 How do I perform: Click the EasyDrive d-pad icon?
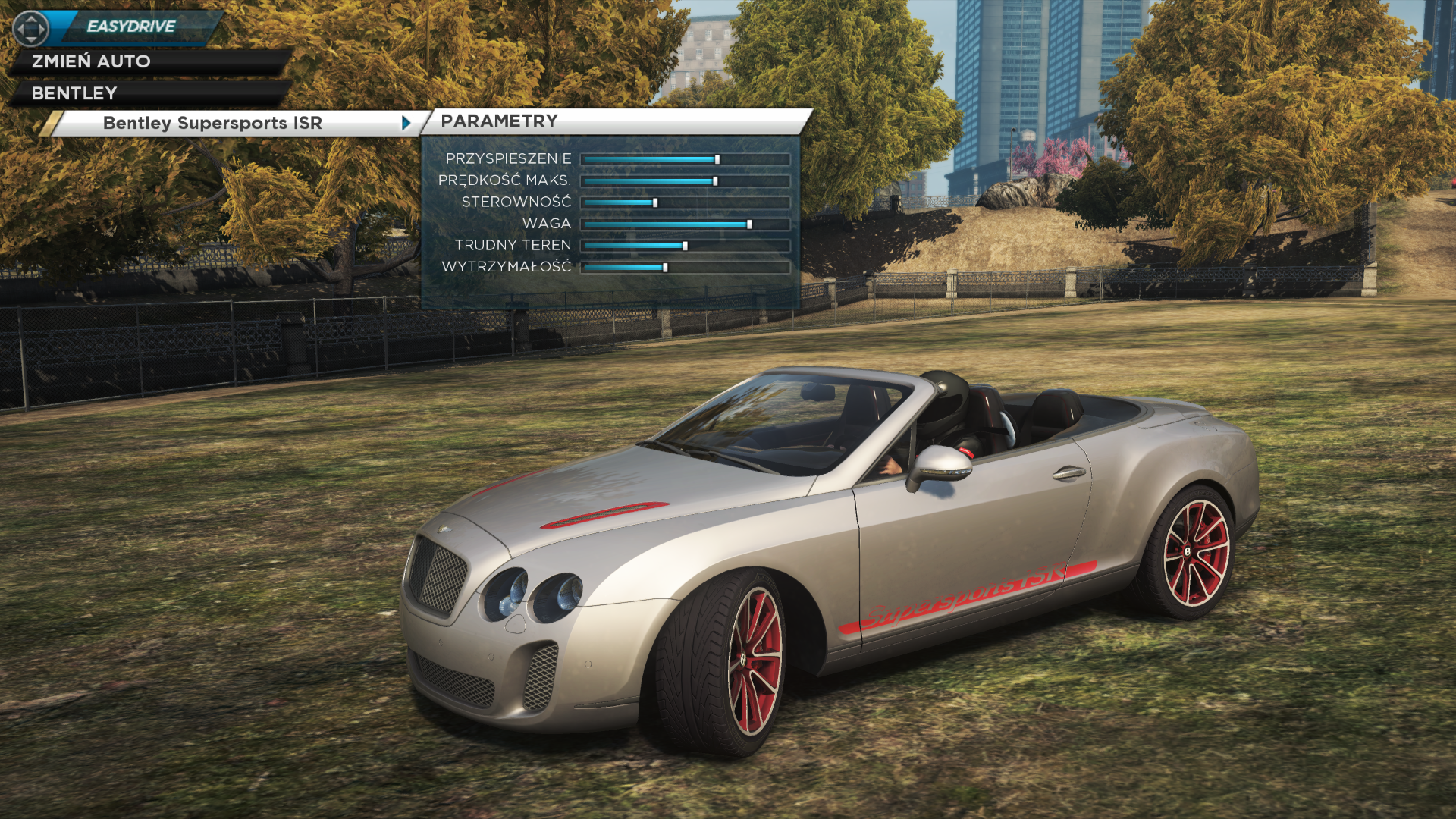(31, 29)
